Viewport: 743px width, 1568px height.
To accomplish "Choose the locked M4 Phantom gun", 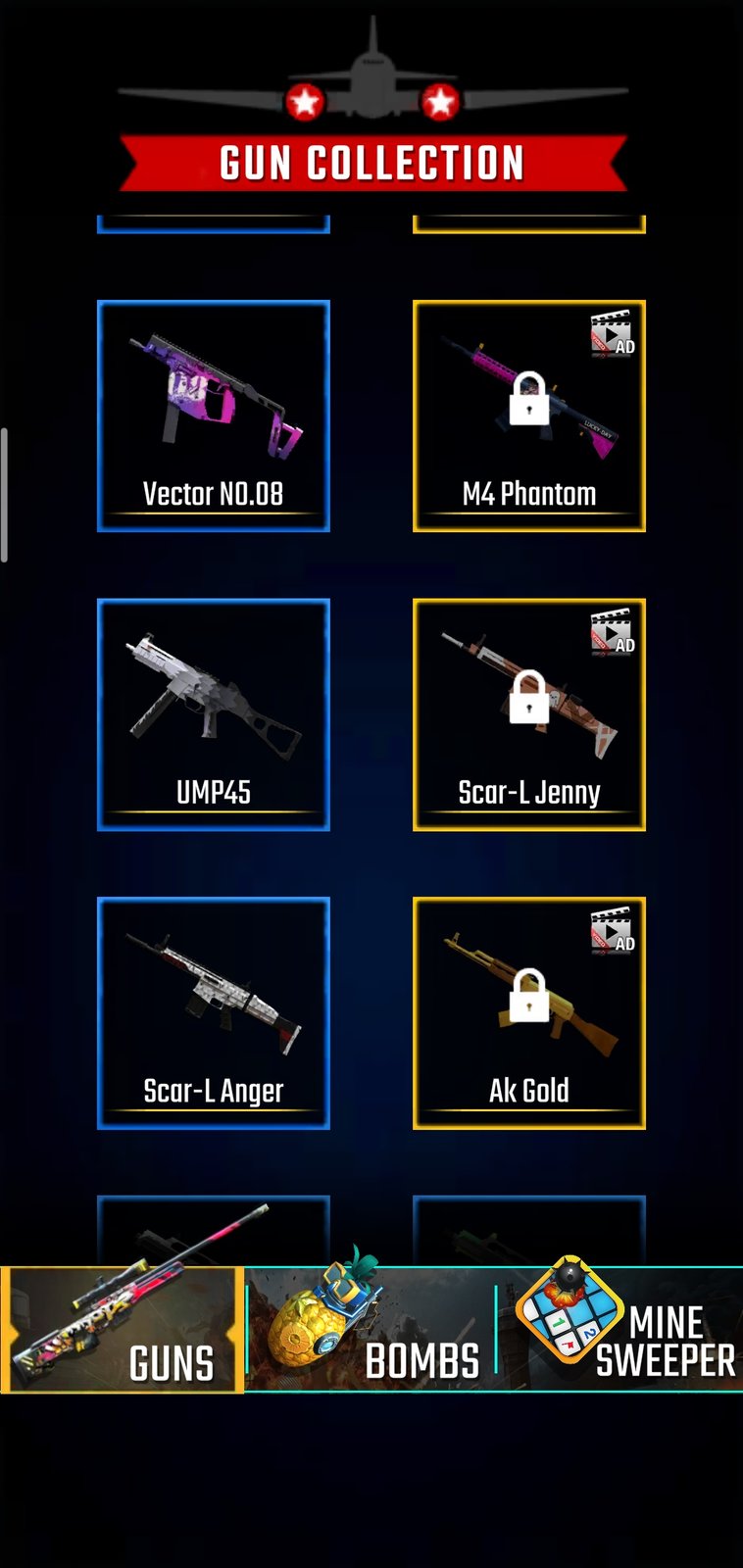I will (529, 416).
